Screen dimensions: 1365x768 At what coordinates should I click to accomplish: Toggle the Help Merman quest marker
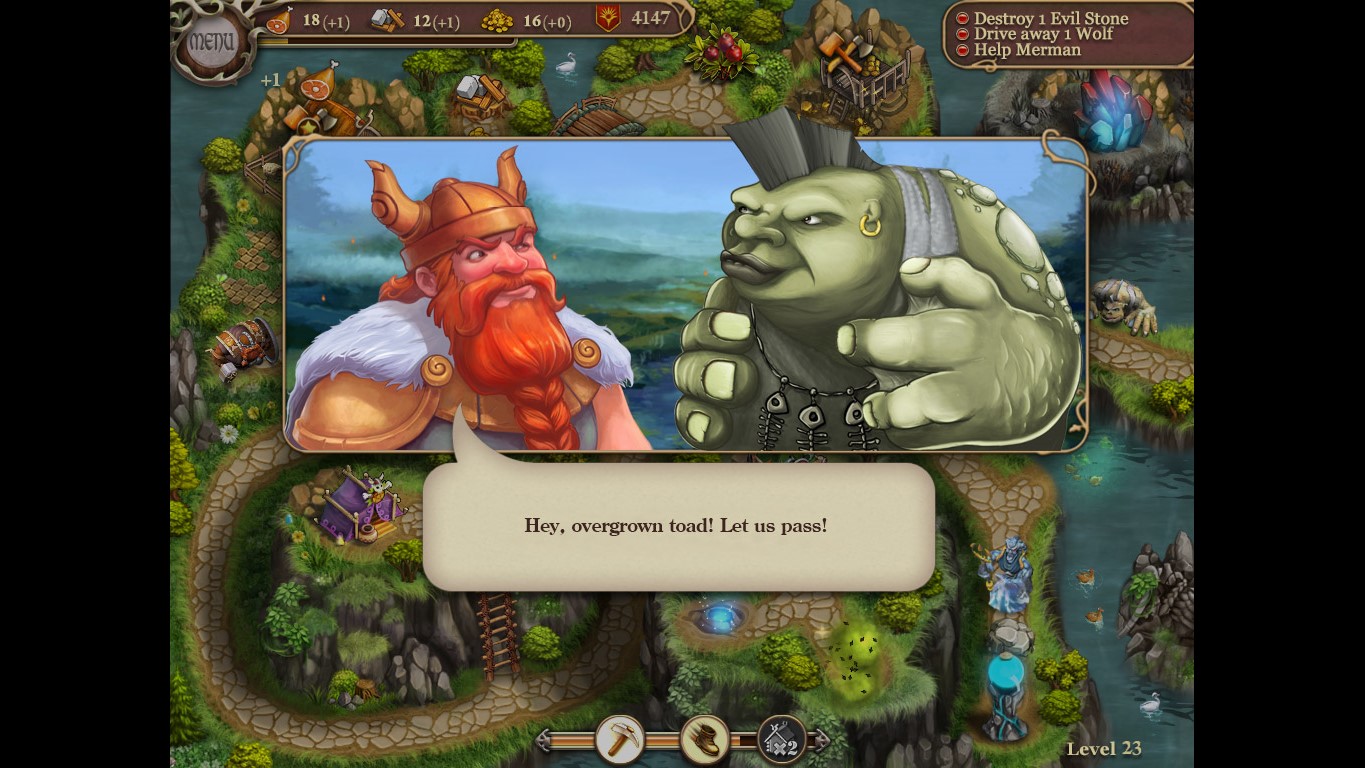click(x=963, y=49)
